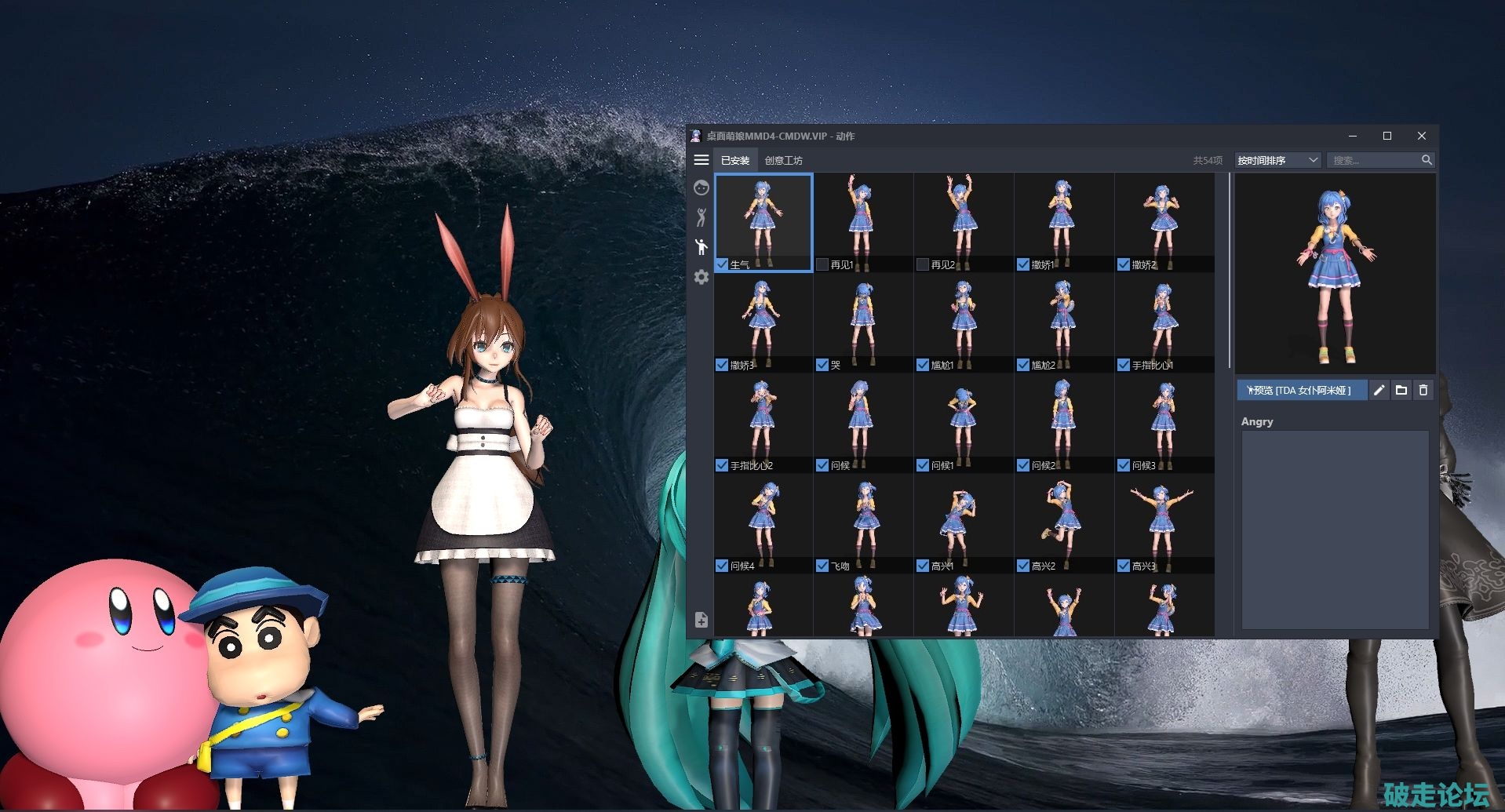Open the face/expressions panel icon in sidebar
1505x812 pixels.
[701, 188]
